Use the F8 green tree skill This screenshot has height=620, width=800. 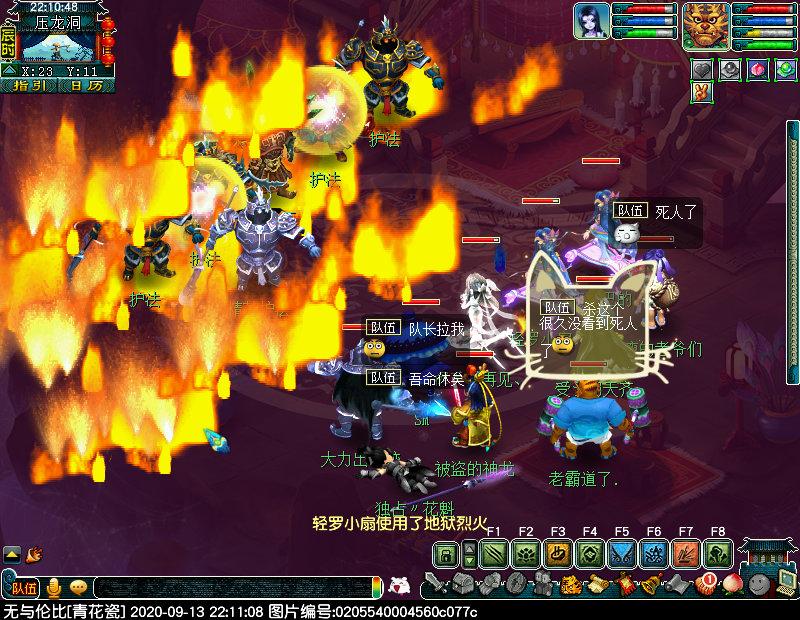717,555
